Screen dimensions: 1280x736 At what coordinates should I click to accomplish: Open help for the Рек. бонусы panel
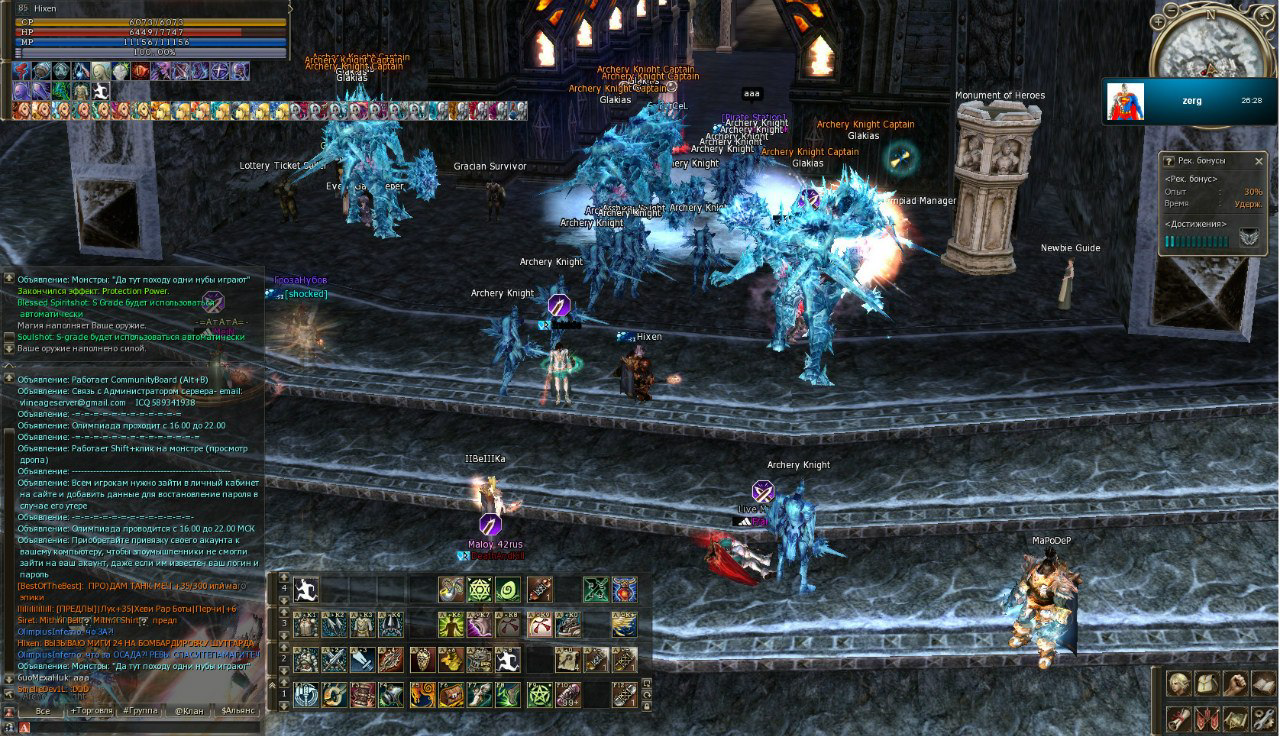(1169, 161)
